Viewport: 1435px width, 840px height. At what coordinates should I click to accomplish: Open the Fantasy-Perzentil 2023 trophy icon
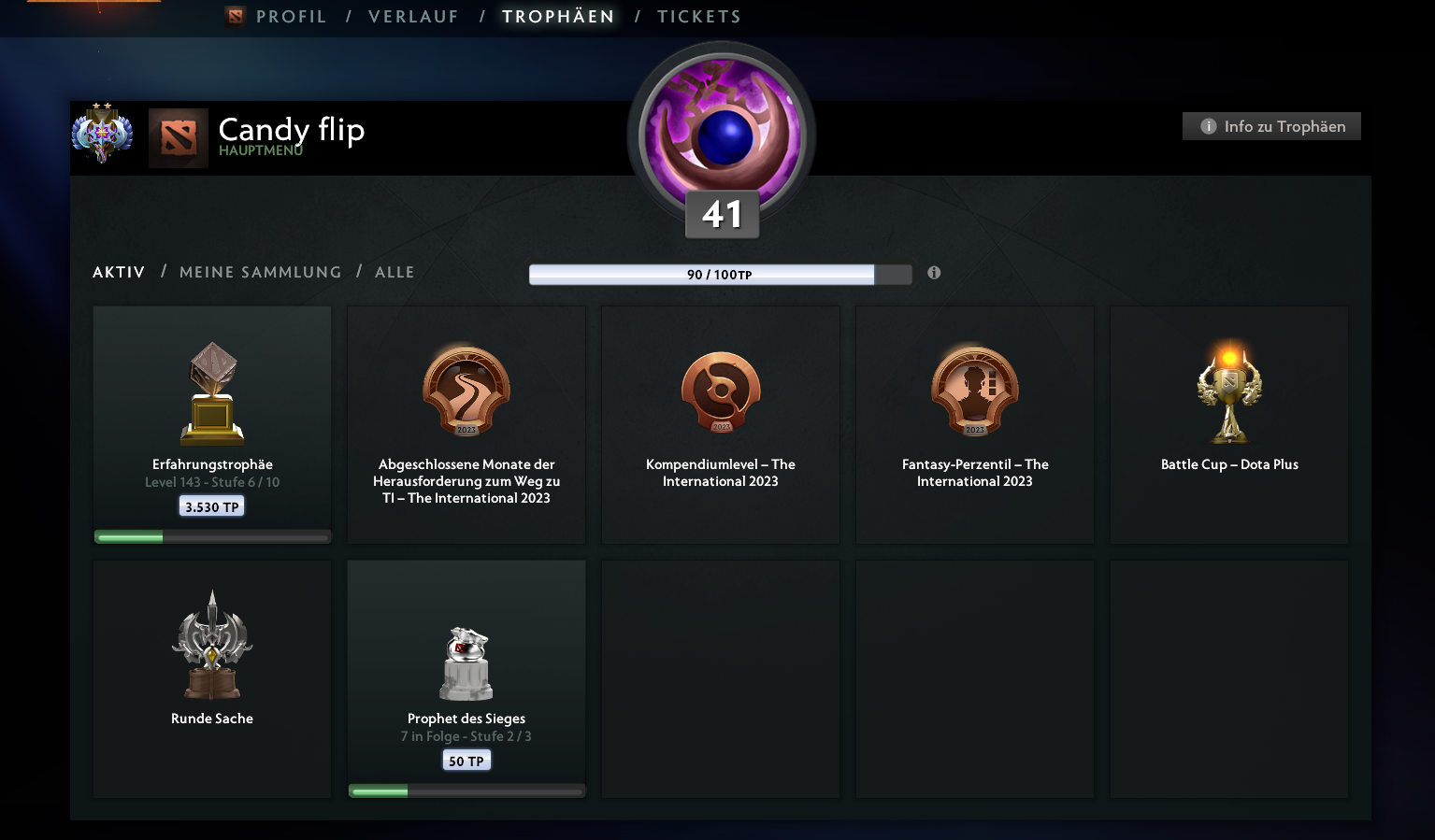click(974, 392)
